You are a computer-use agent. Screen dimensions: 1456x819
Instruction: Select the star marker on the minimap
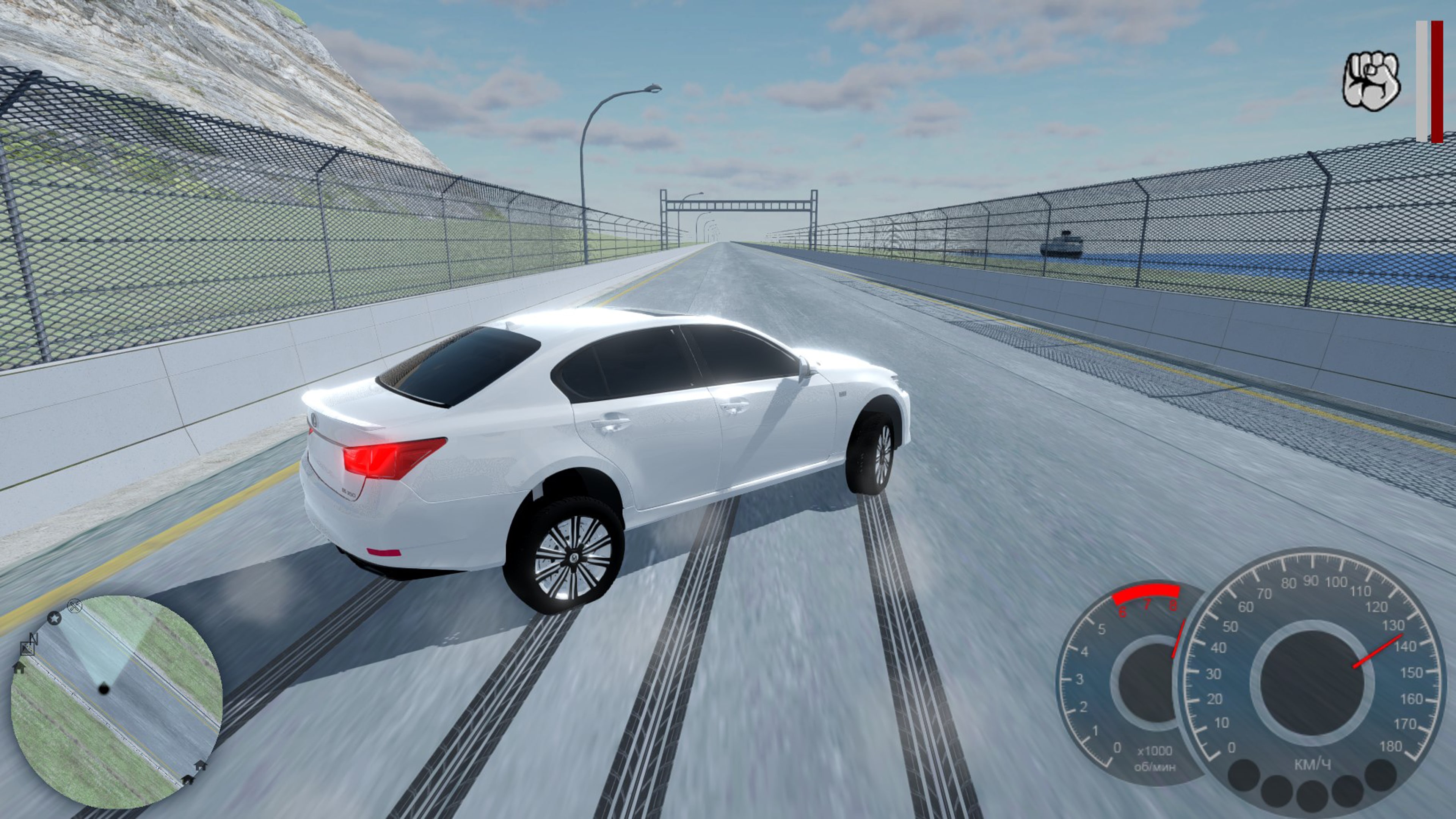[x=54, y=618]
